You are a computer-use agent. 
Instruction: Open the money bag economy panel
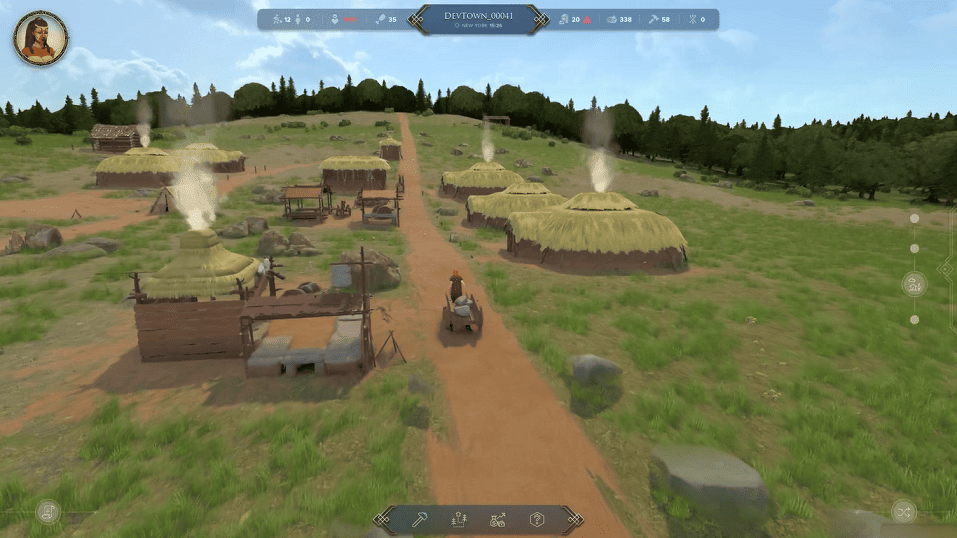point(498,519)
